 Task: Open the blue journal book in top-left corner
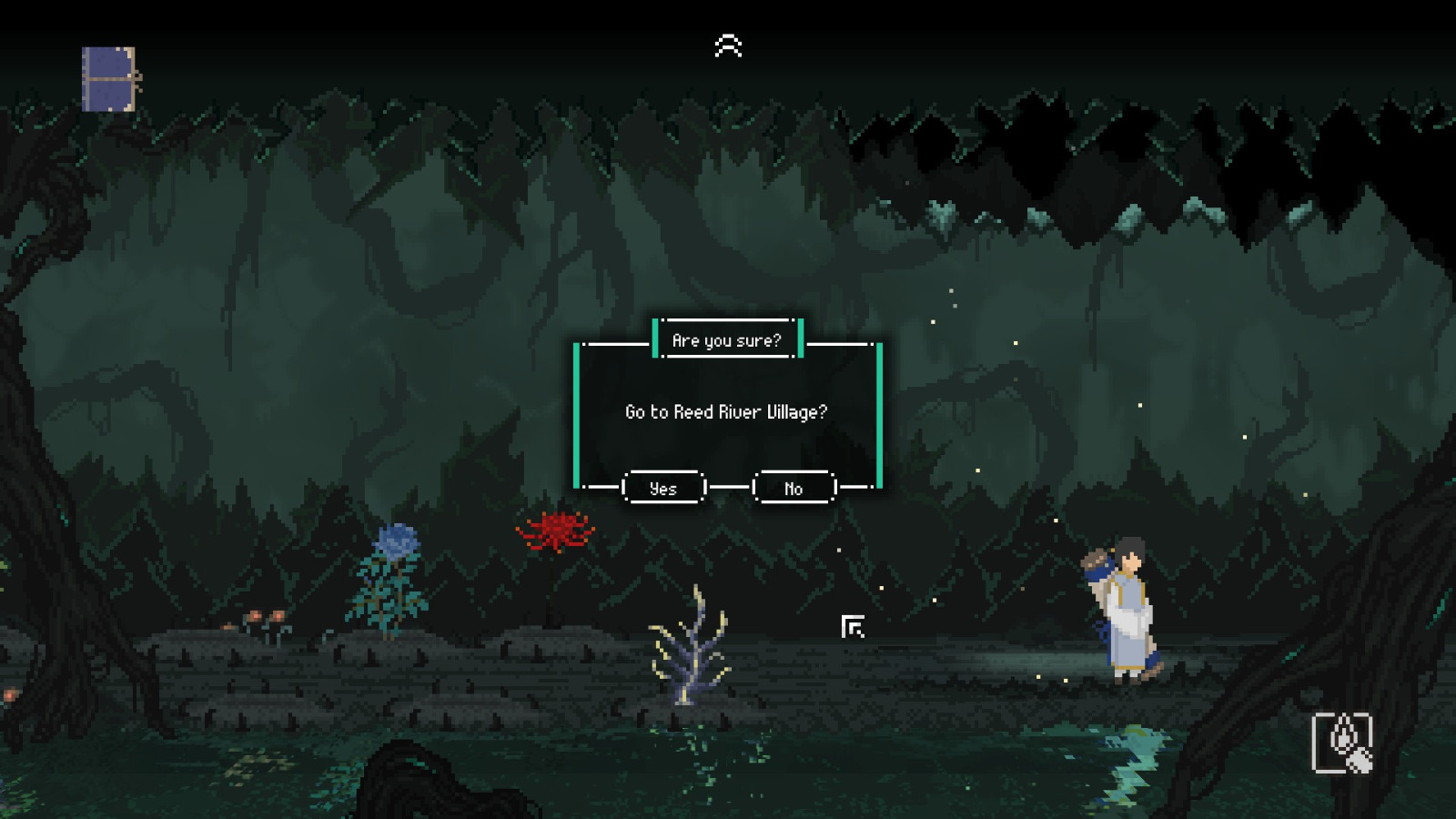108,78
